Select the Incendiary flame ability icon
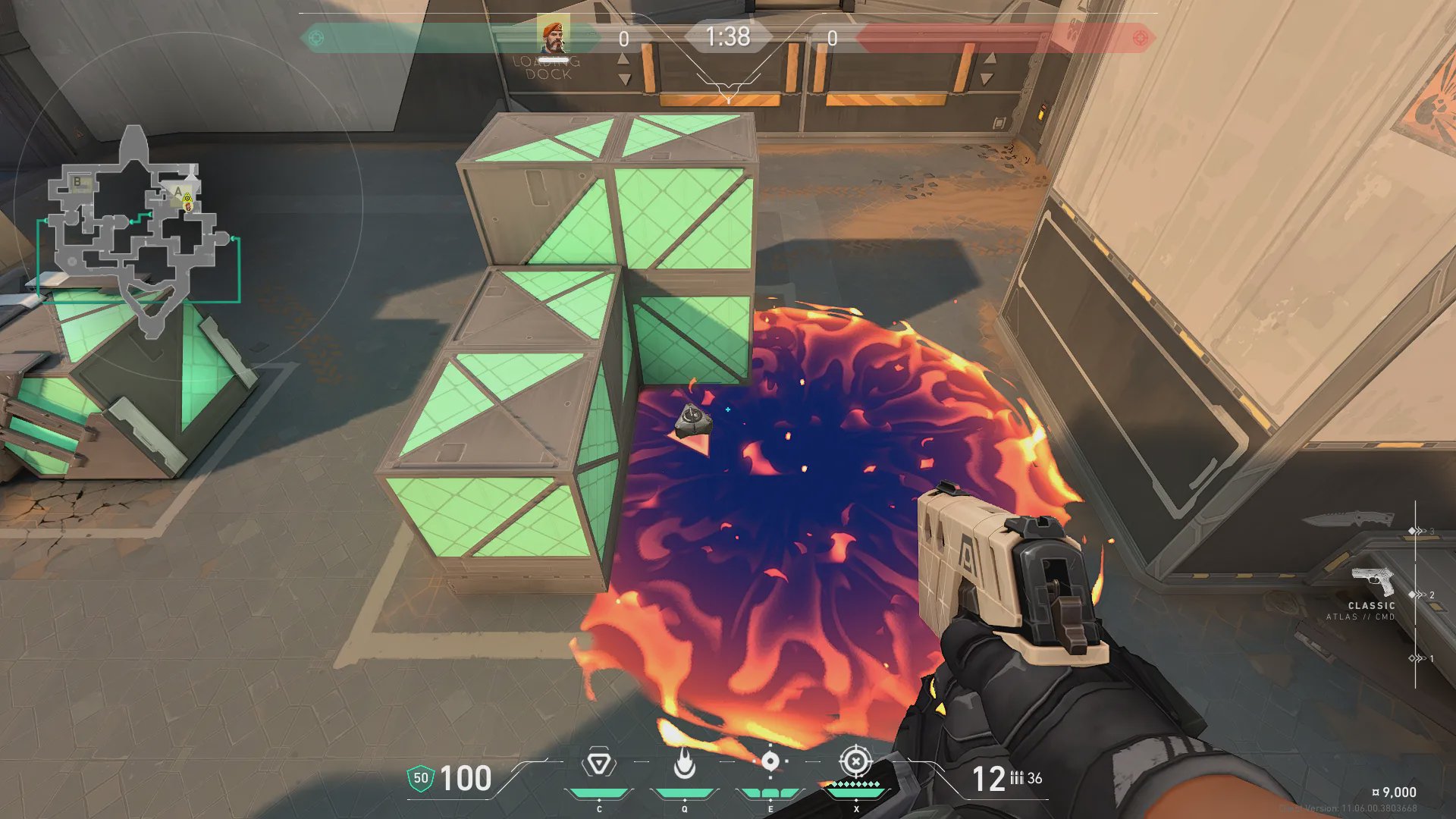Viewport: 1456px width, 819px height. tap(685, 764)
